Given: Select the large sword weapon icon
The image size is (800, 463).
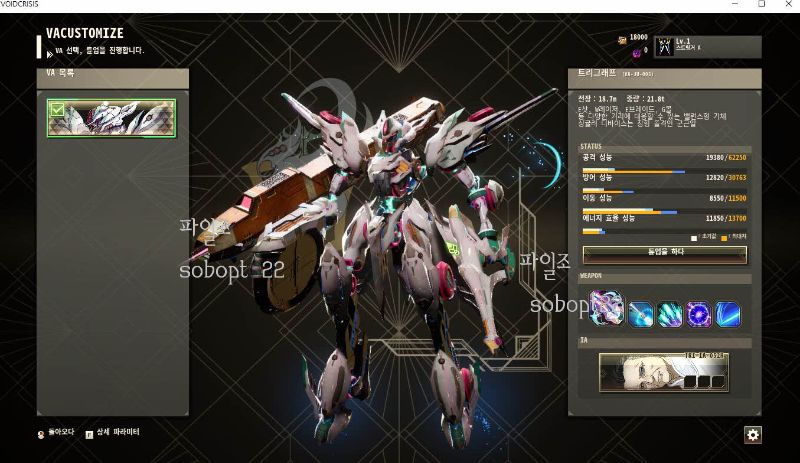Looking at the screenshot, I should (x=607, y=309).
